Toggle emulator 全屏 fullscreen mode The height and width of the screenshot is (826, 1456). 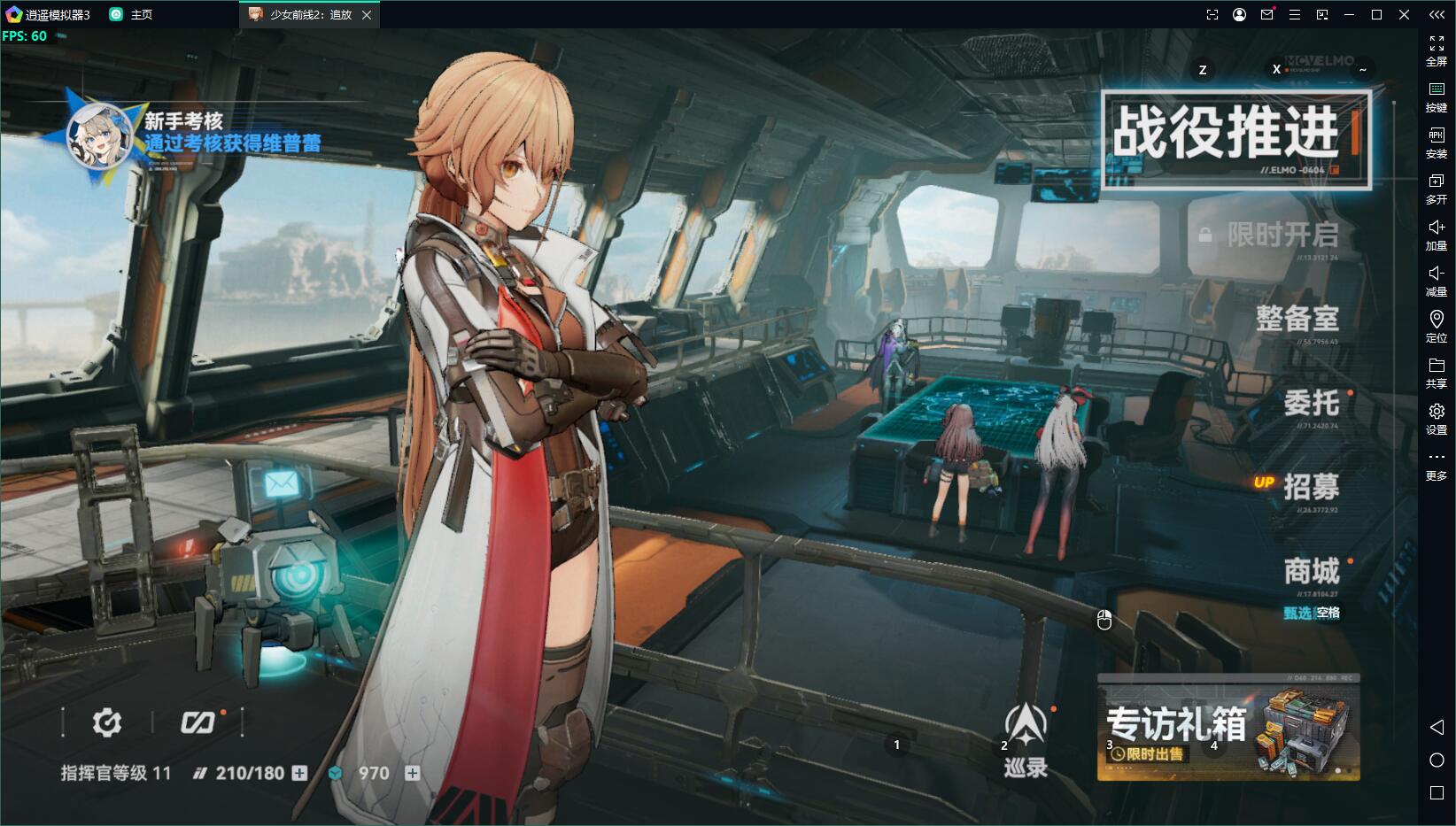tap(1436, 50)
